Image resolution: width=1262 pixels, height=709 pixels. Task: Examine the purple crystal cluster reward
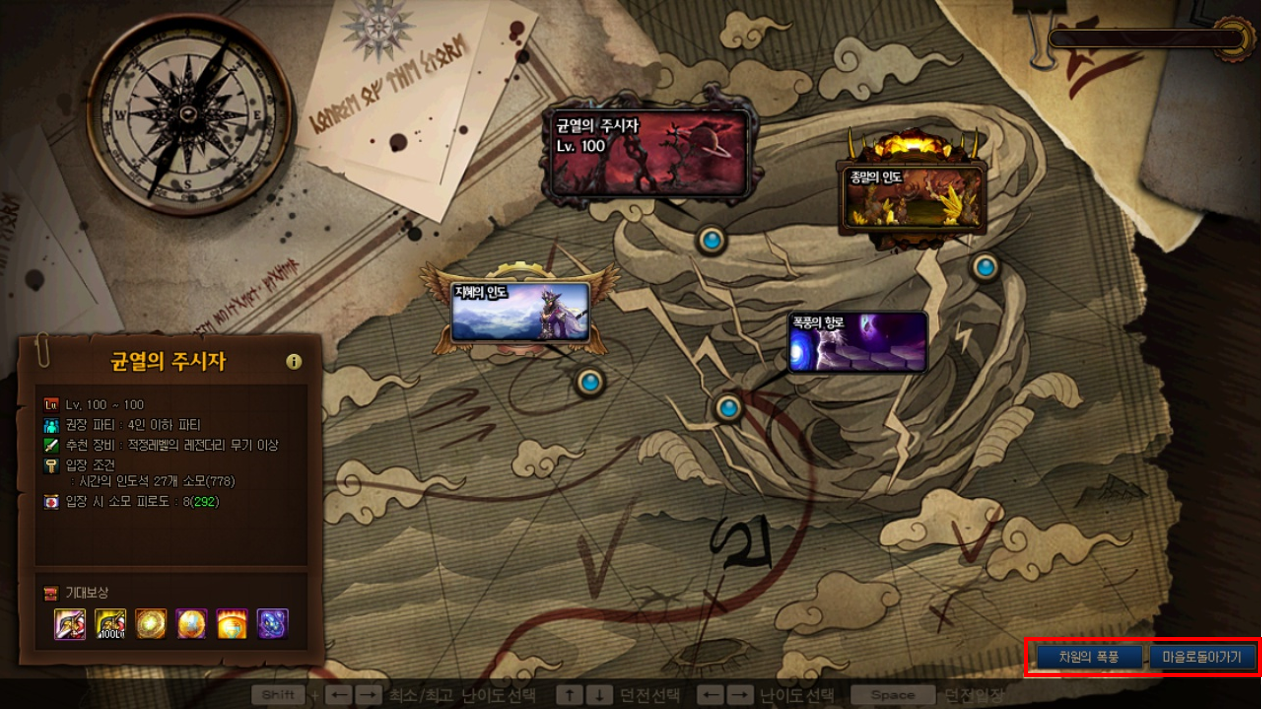(272, 624)
